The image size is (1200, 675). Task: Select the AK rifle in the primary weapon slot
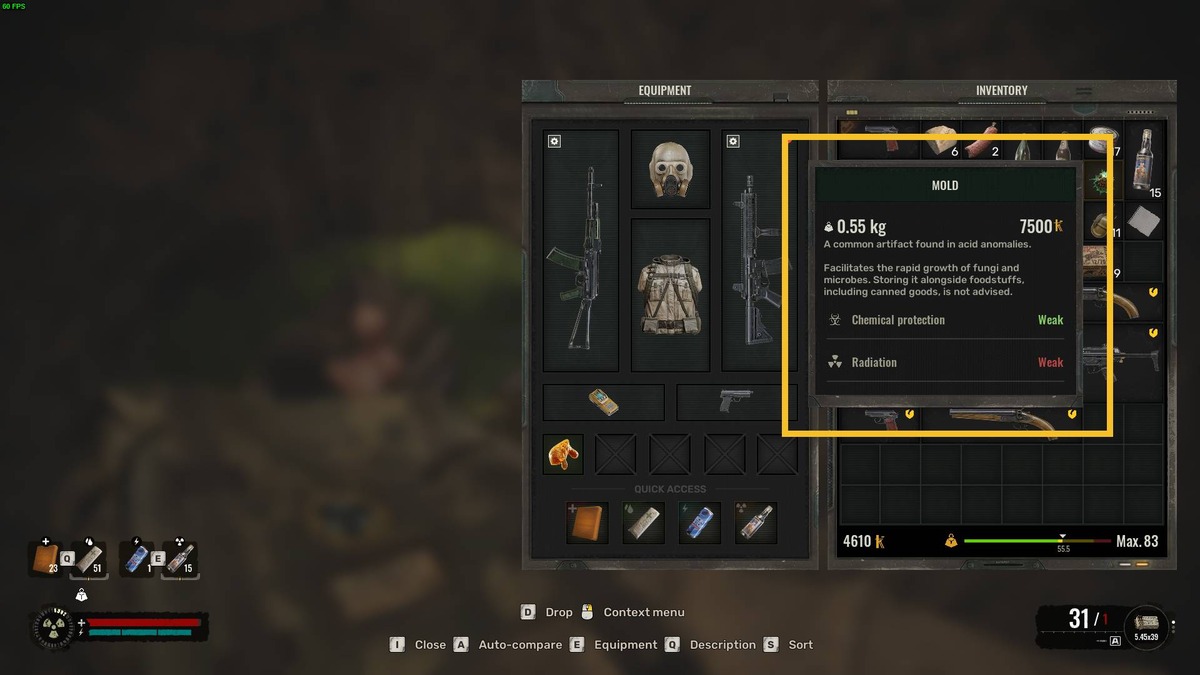(580, 258)
